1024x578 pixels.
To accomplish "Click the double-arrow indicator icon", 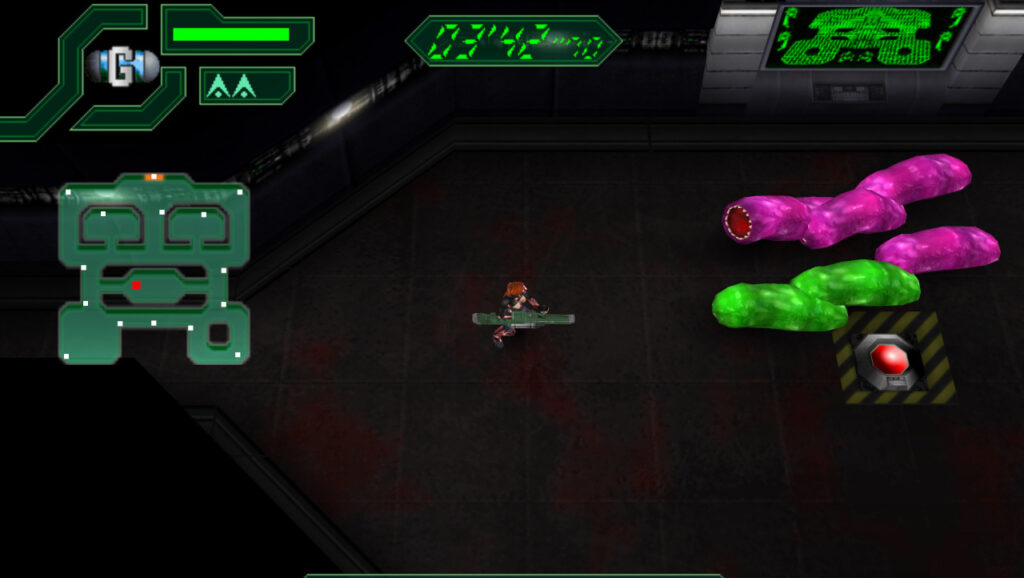I will (231, 88).
